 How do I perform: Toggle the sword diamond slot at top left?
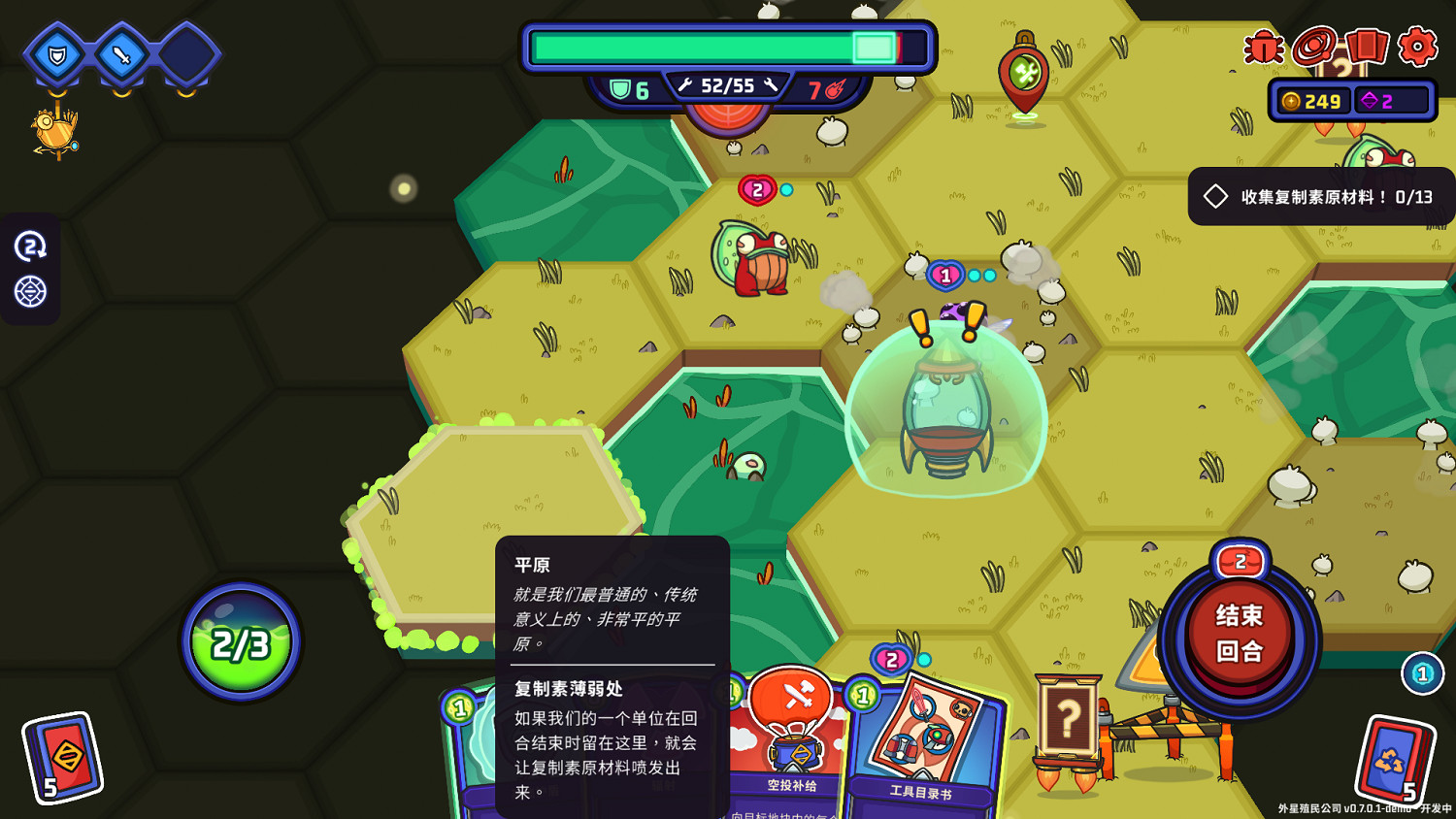[122, 56]
